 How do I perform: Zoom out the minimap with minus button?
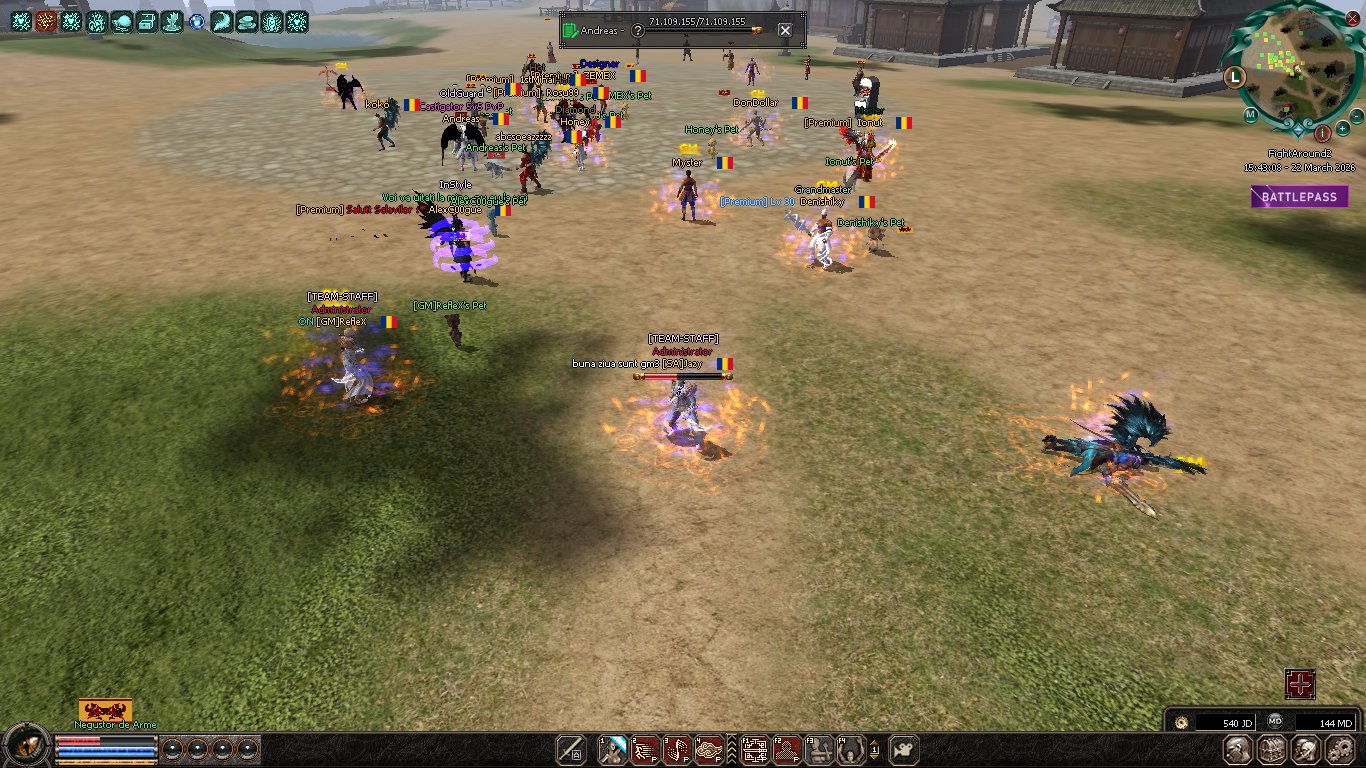[x=1357, y=115]
